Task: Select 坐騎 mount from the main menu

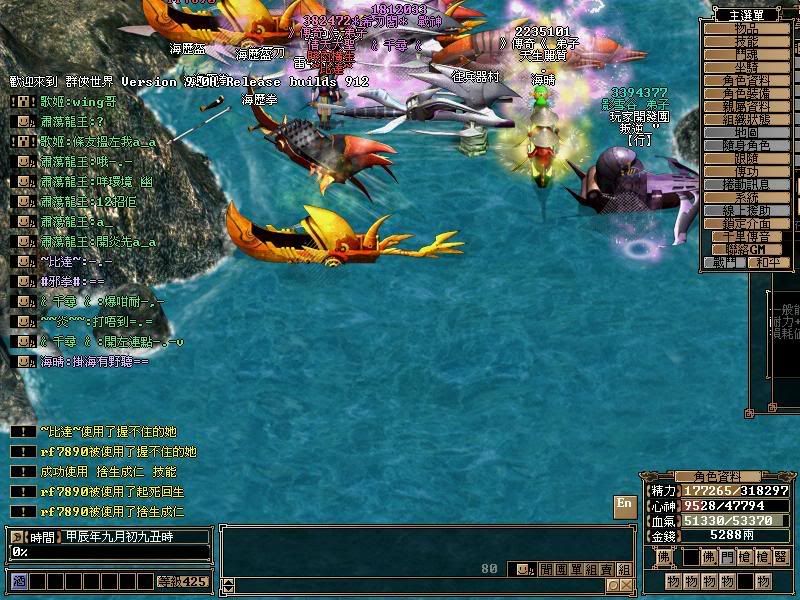Action: coord(746,68)
